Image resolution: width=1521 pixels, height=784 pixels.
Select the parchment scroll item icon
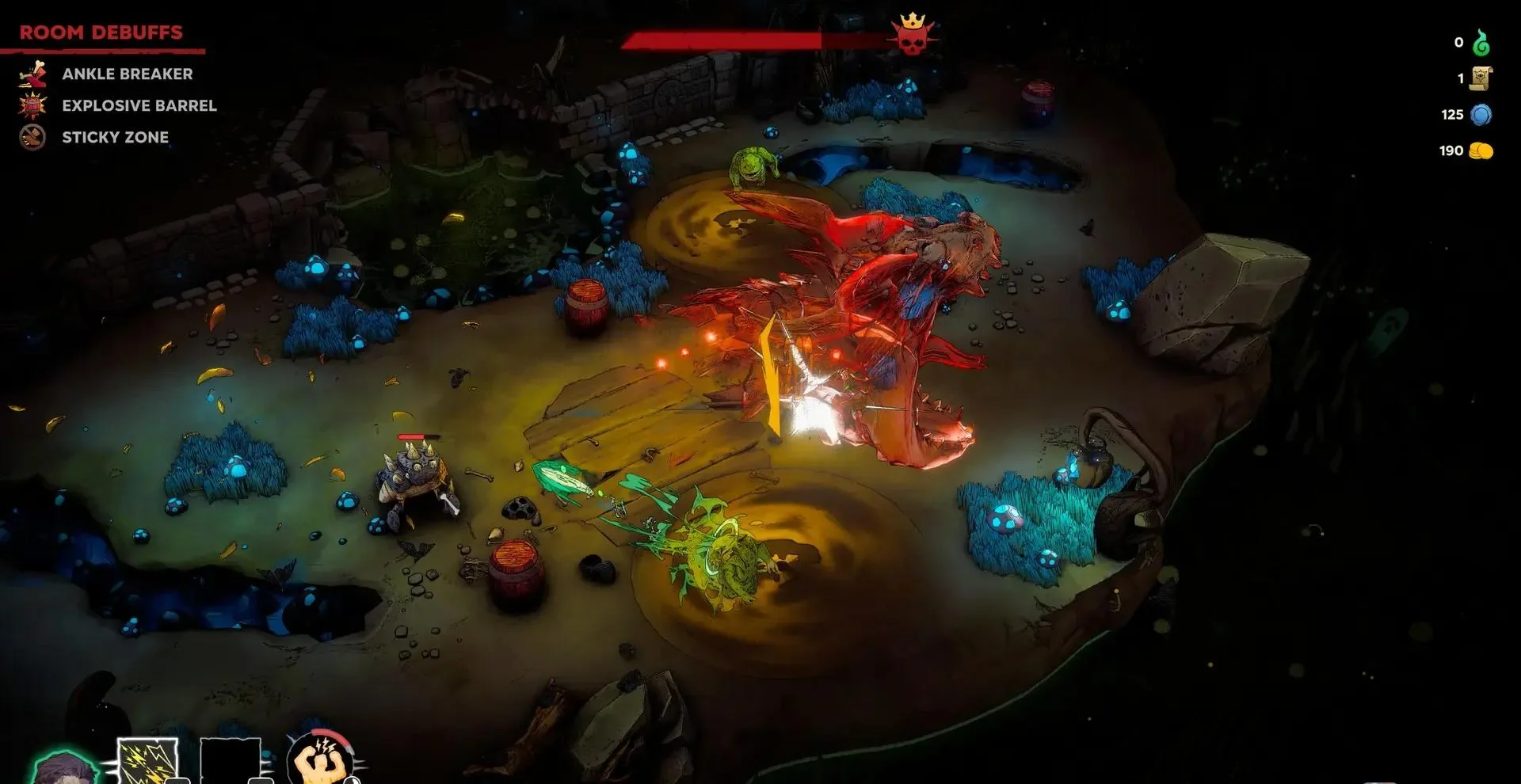pyautogui.click(x=1481, y=78)
